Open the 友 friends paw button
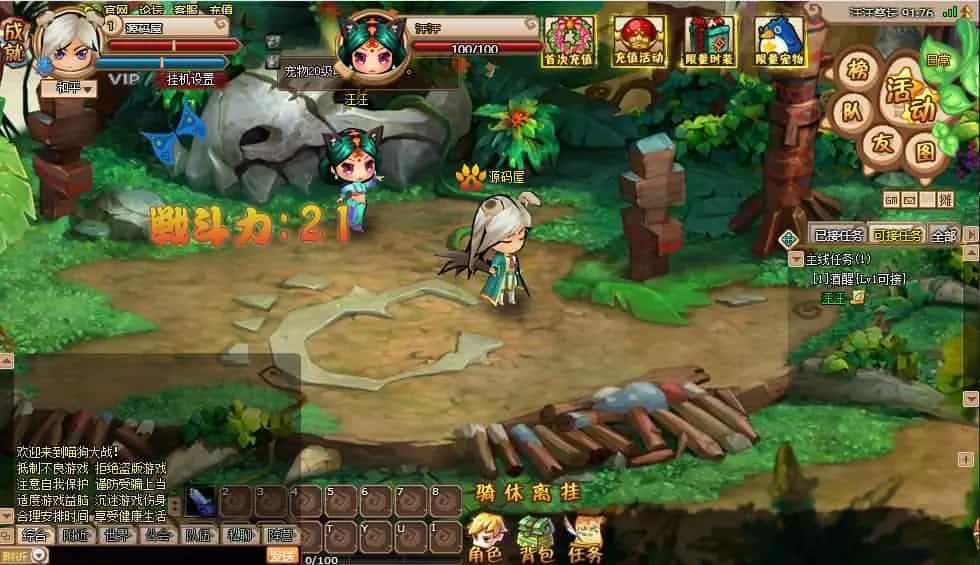Screen dimensions: 980x565 pyautogui.click(x=880, y=143)
